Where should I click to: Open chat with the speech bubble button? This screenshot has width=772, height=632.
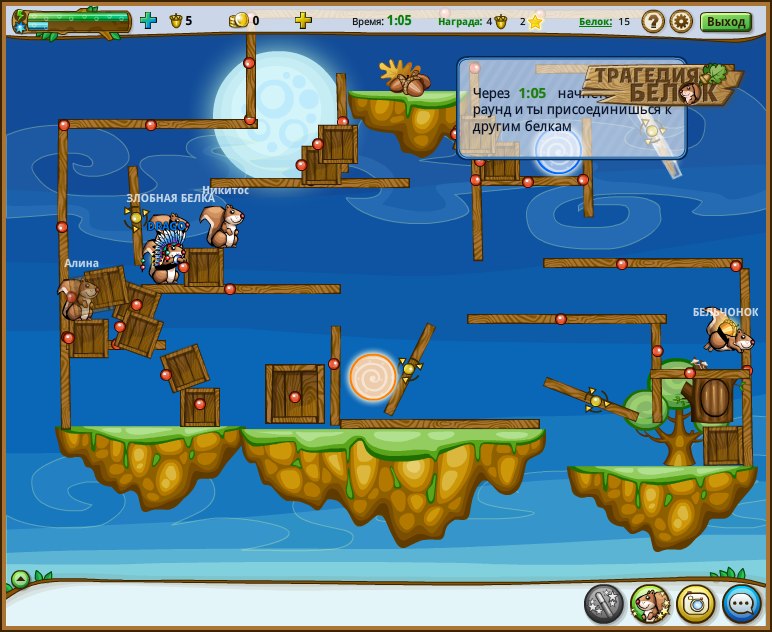pyautogui.click(x=742, y=603)
